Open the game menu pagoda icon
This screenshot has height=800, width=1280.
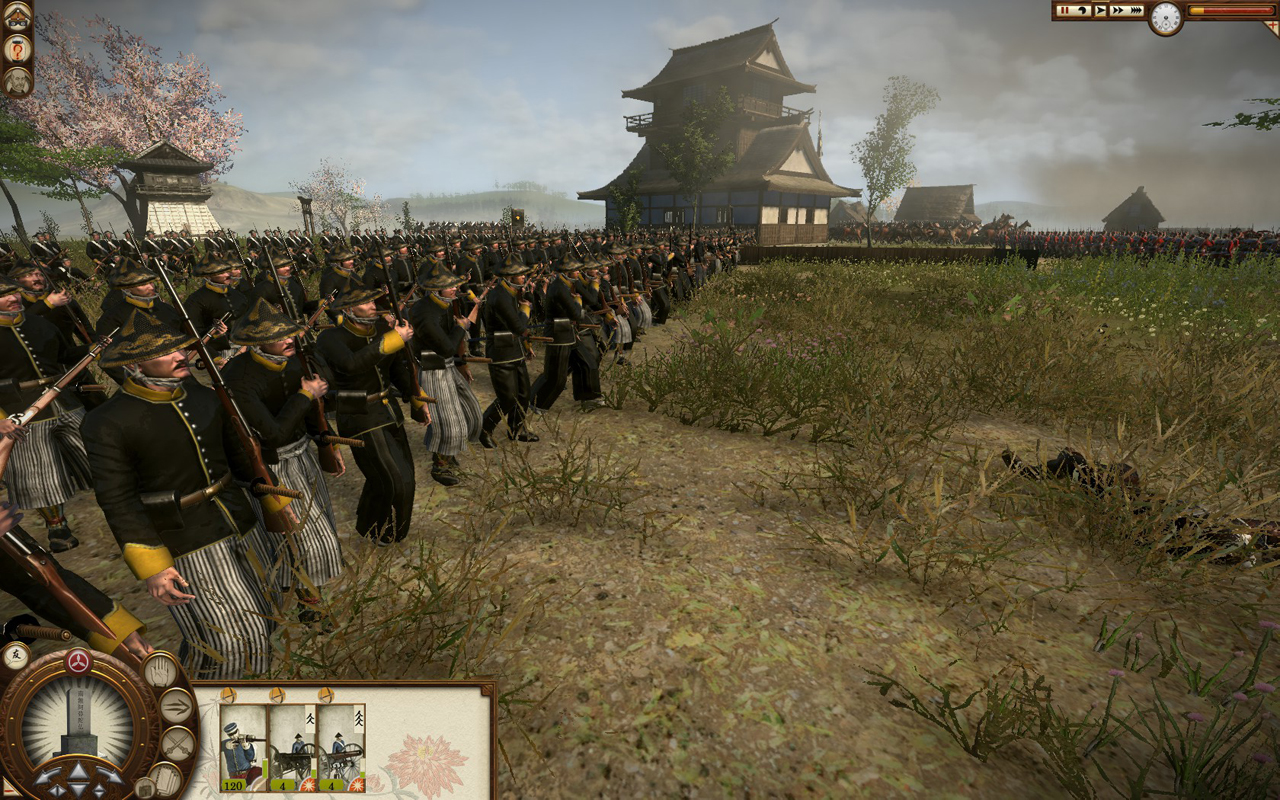17,16
